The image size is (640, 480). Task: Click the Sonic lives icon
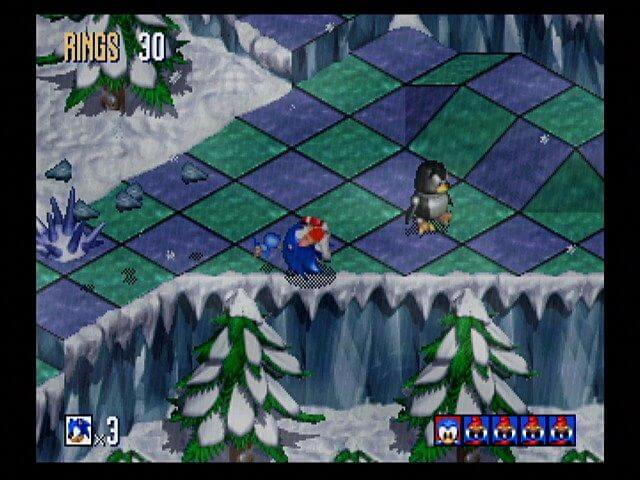point(79,430)
